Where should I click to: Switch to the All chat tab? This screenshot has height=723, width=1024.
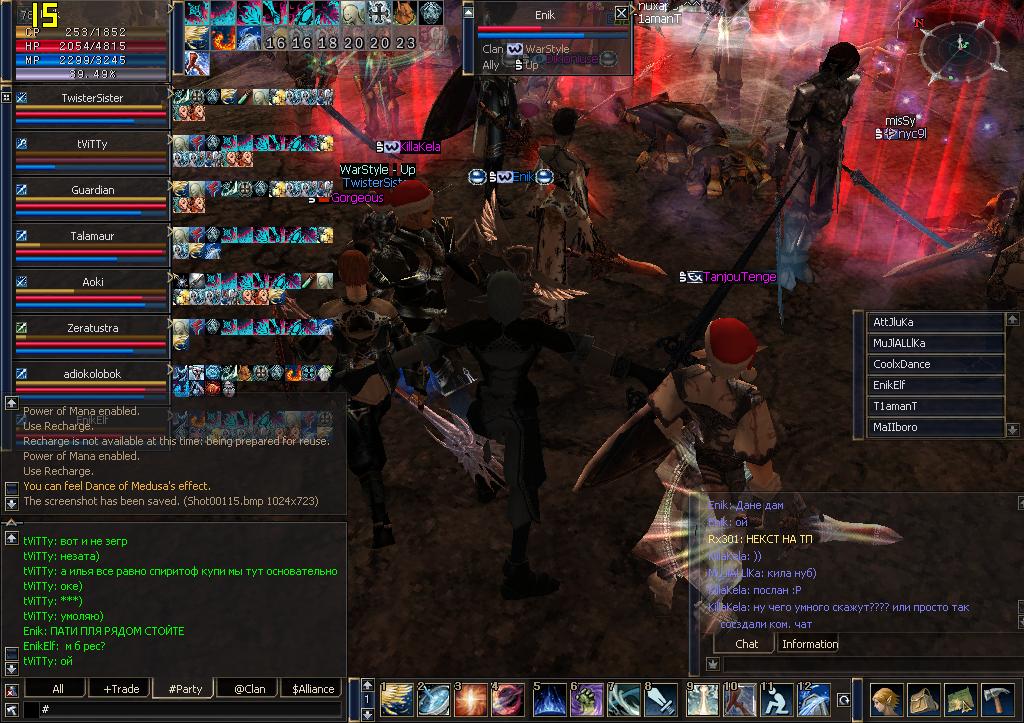[58, 688]
